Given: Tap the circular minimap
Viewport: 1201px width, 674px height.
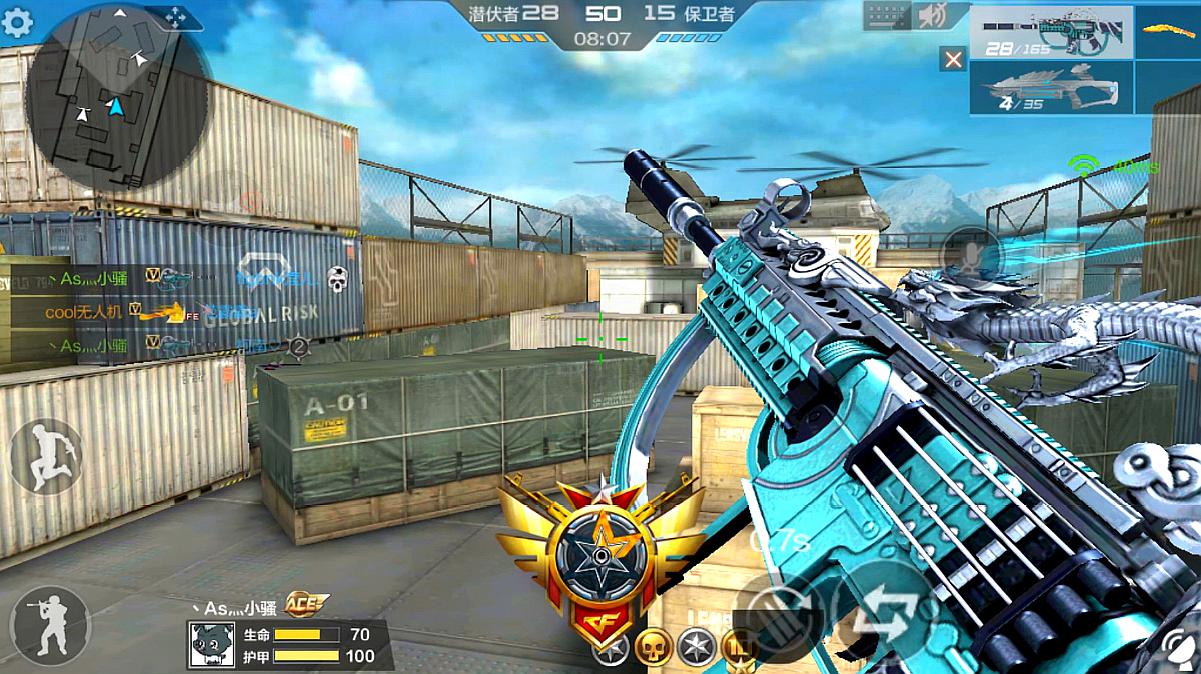Looking at the screenshot, I should pyautogui.click(x=116, y=97).
